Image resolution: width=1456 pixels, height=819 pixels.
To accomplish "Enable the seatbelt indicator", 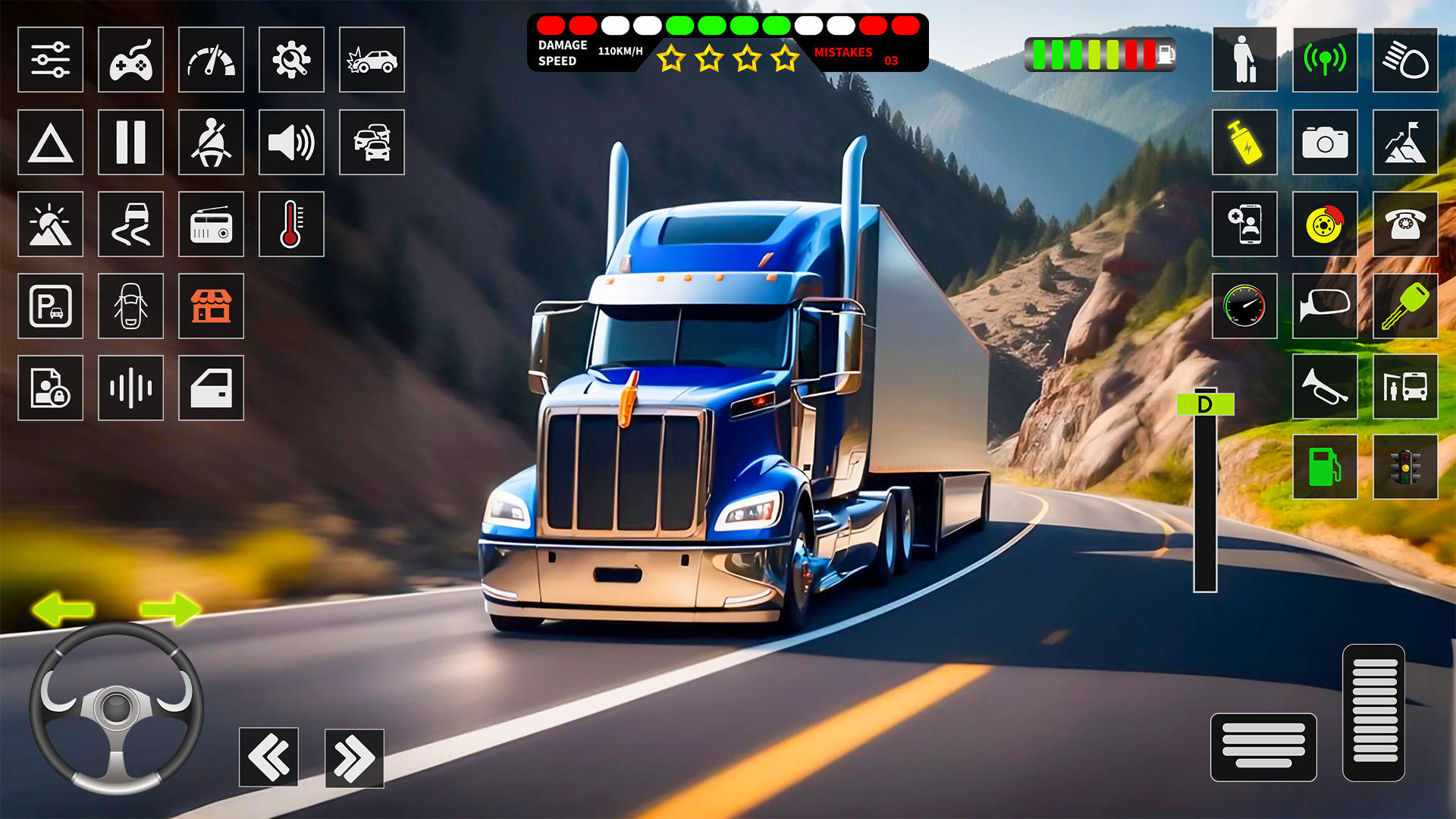I will tap(211, 143).
